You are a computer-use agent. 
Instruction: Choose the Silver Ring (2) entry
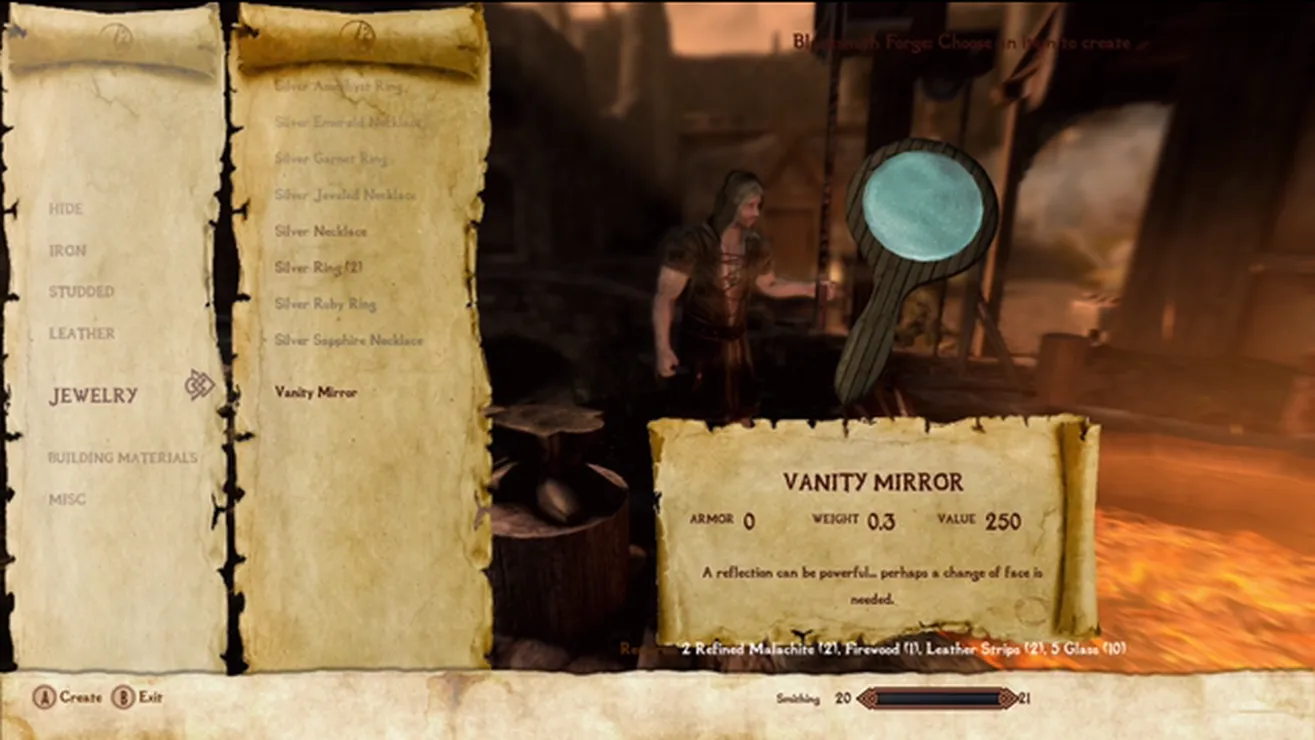(x=318, y=268)
